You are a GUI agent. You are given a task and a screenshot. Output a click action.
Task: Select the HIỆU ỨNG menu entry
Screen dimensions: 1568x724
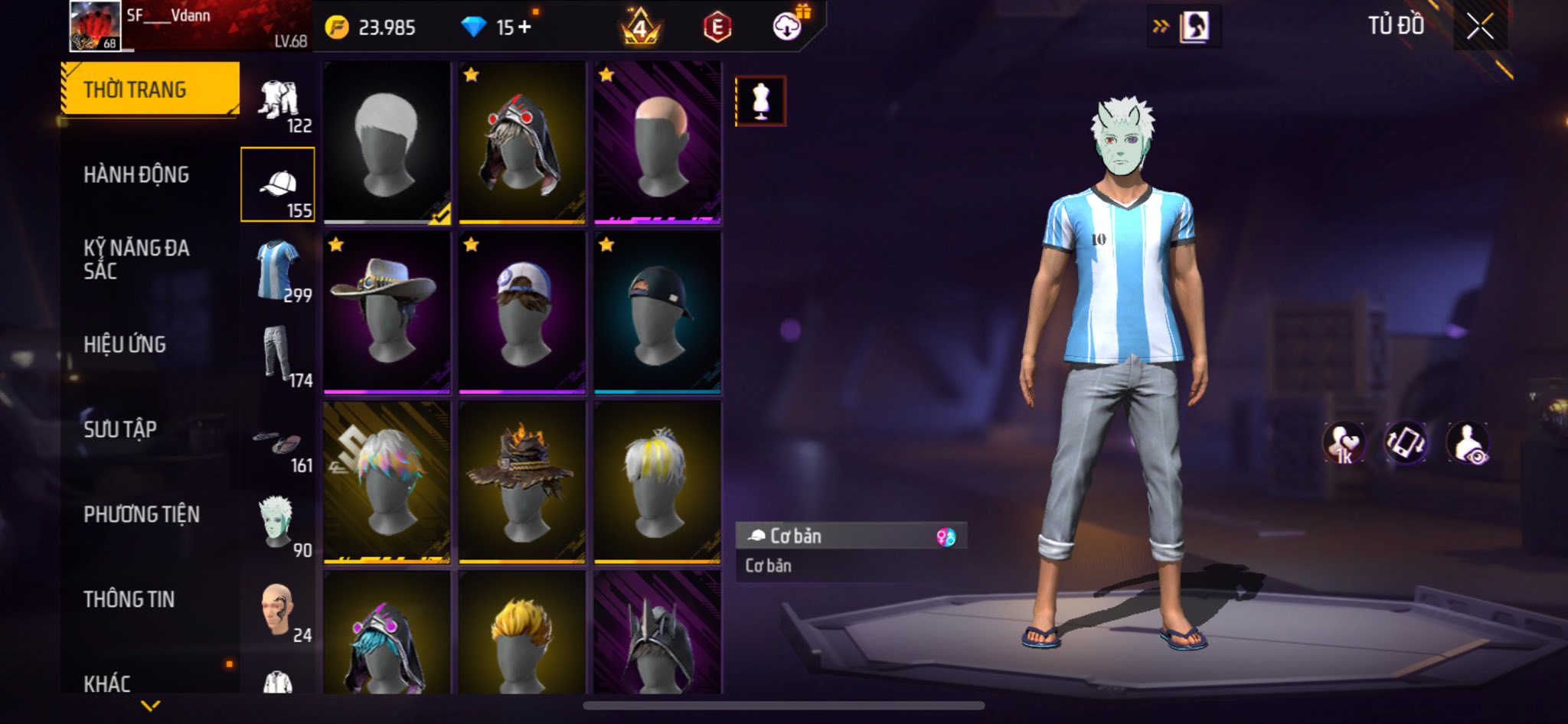point(125,345)
